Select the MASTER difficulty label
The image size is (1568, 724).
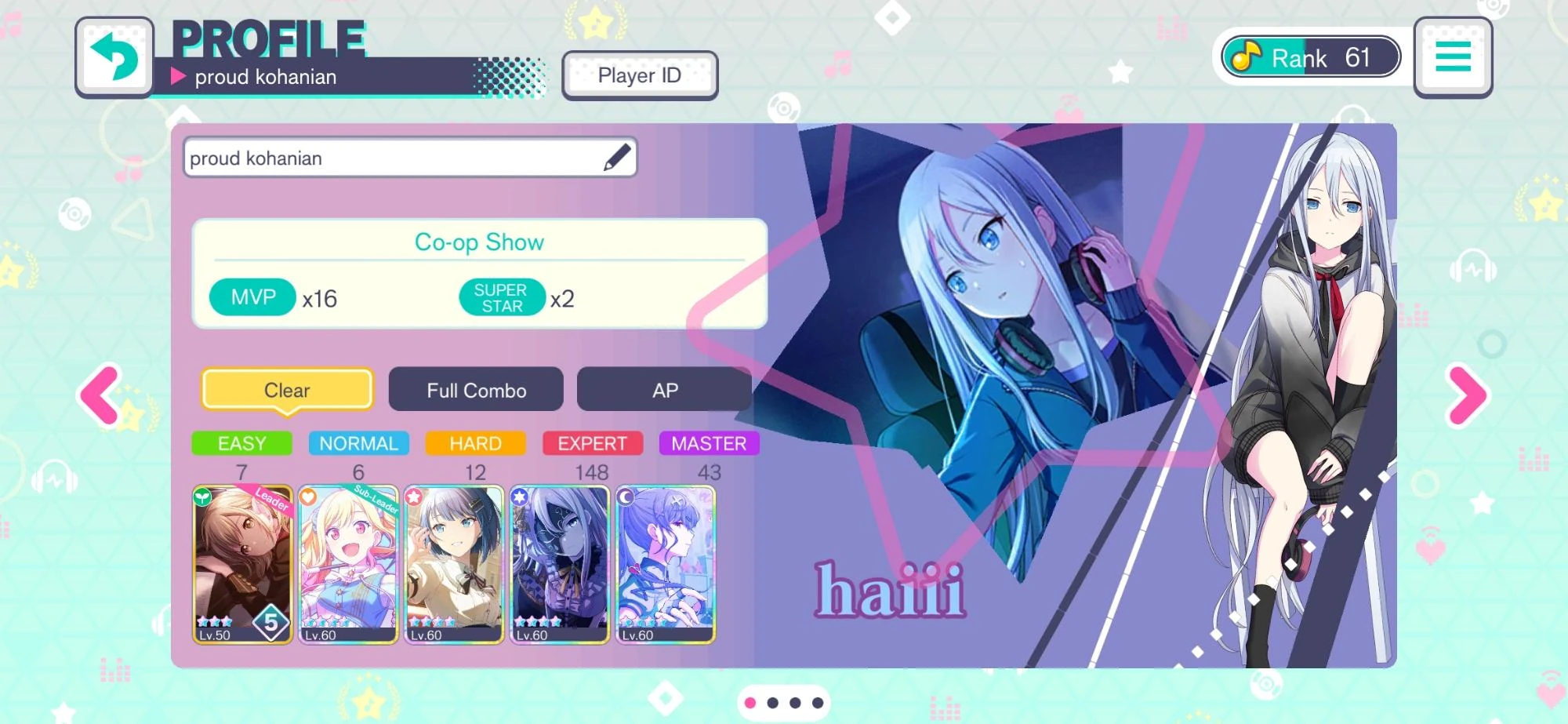click(x=708, y=443)
